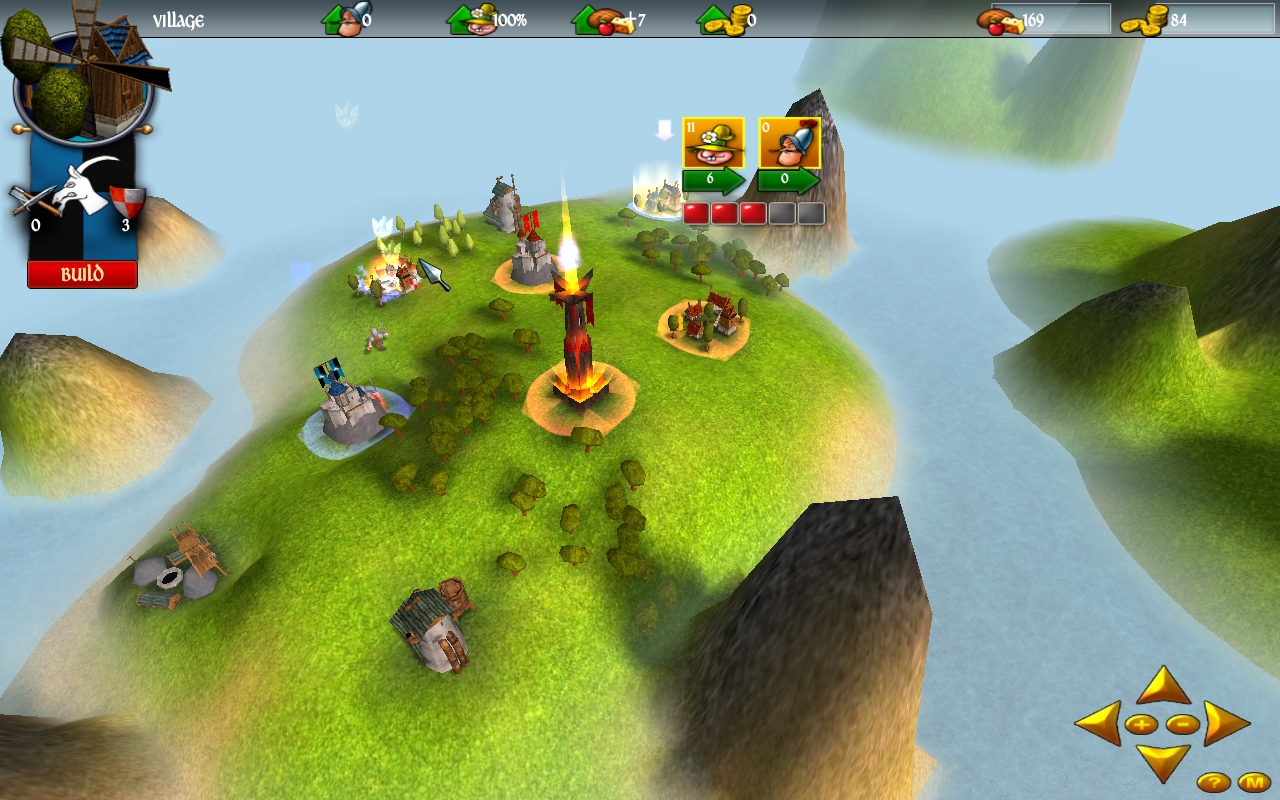Pan camera with the left arrow
Image resolution: width=1280 pixels, height=800 pixels.
[1099, 723]
